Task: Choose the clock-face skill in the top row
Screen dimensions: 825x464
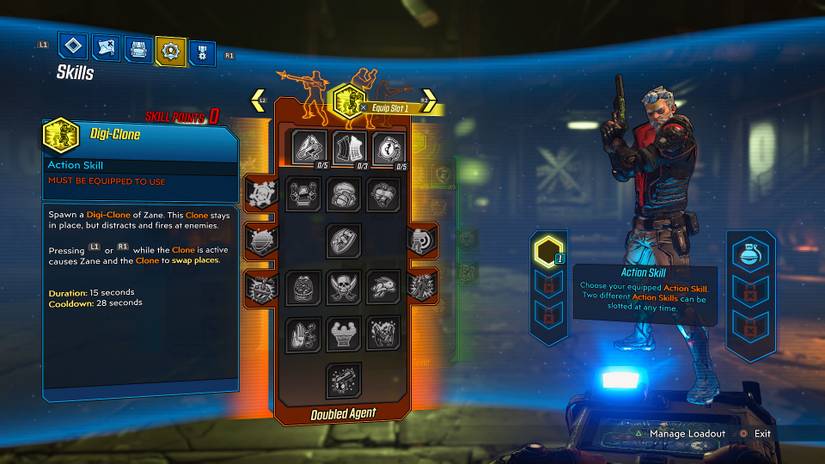Action: click(x=389, y=148)
